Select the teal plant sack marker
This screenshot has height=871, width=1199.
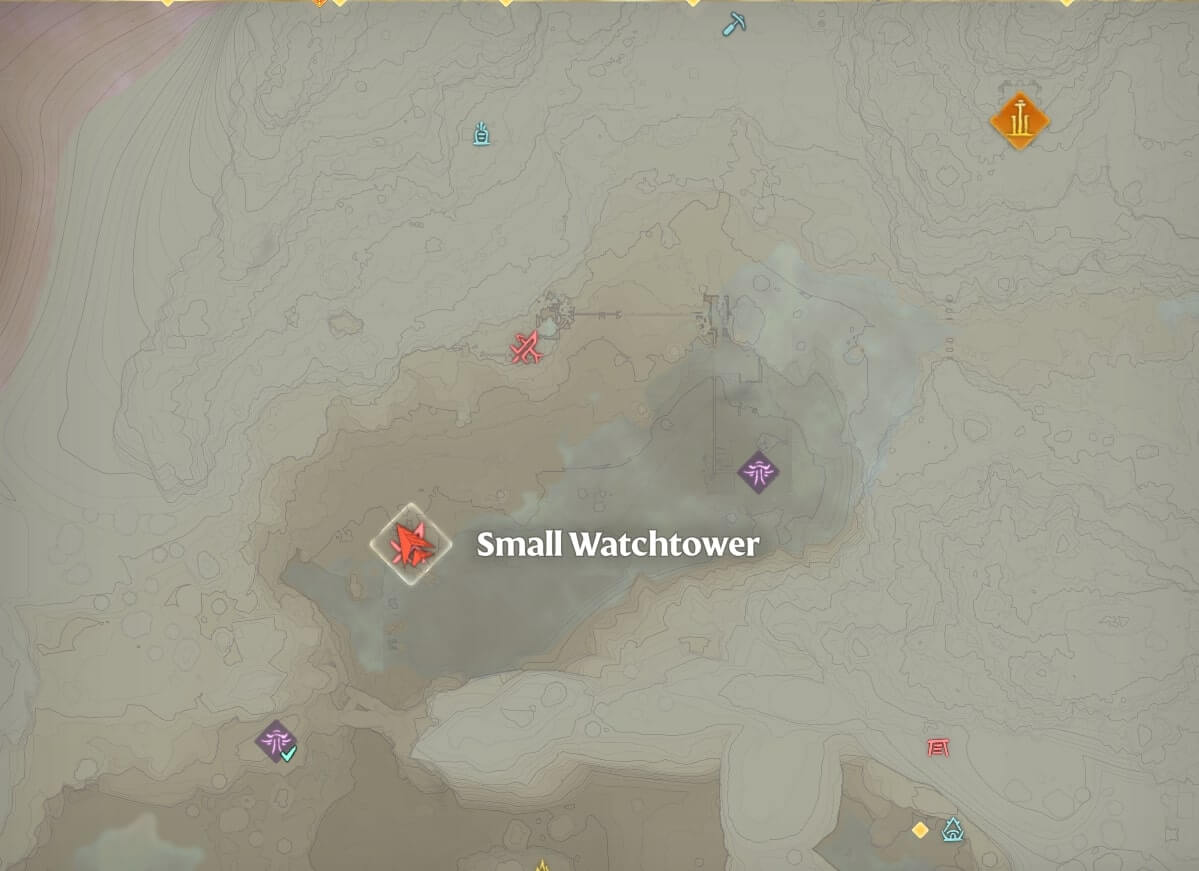click(x=481, y=133)
